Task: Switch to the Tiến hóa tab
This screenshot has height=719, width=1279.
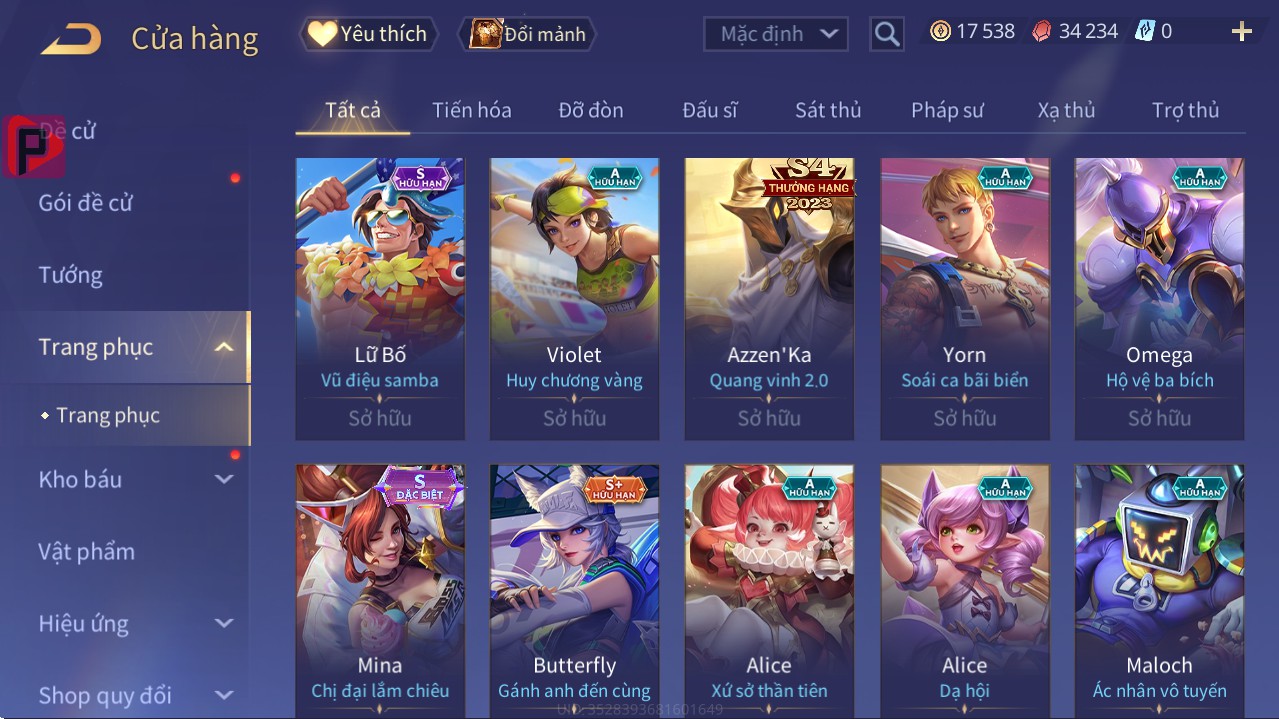Action: click(x=471, y=111)
